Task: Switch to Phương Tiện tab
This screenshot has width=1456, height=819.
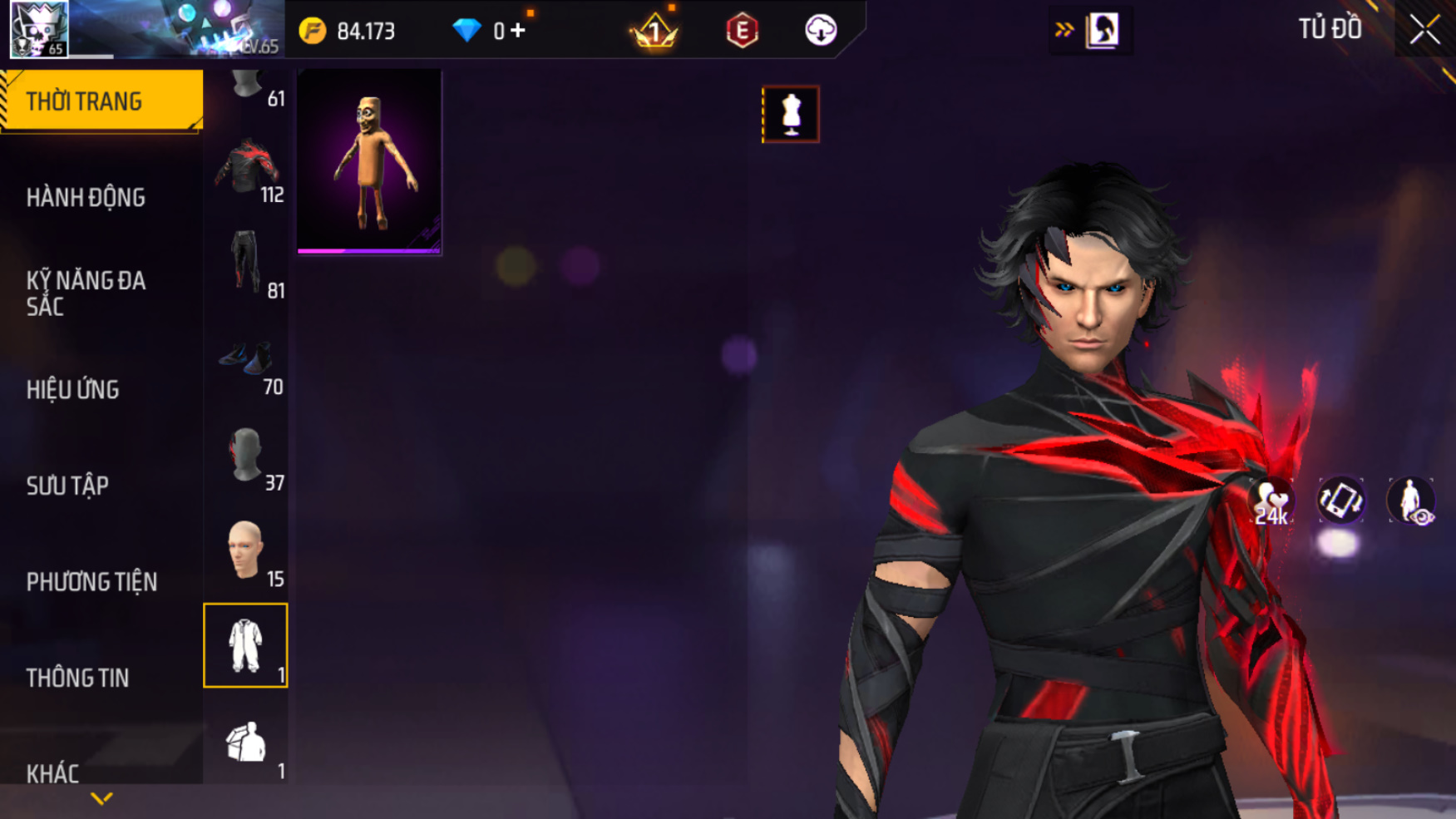Action: click(91, 582)
